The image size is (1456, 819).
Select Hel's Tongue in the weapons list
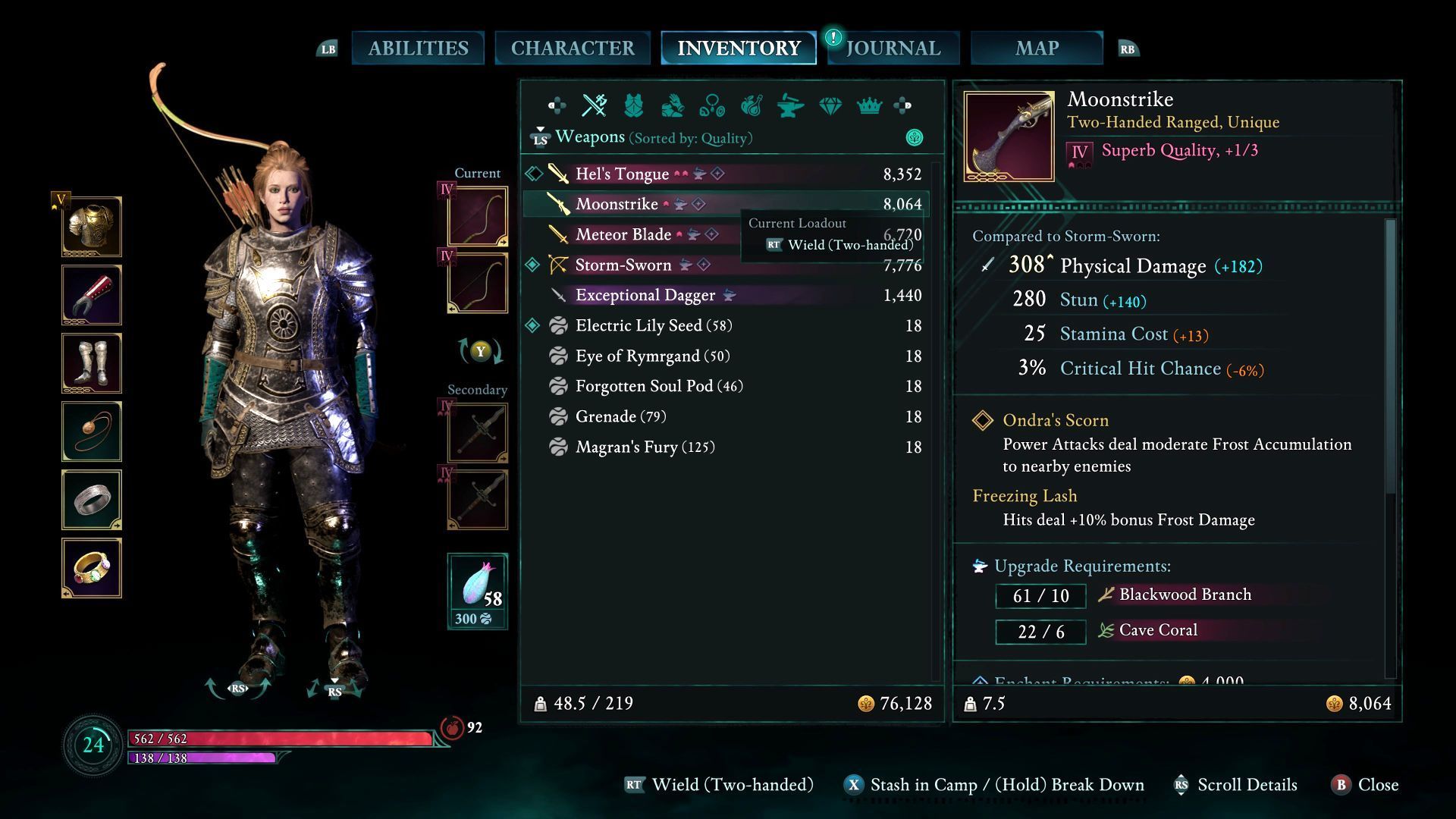click(x=622, y=174)
